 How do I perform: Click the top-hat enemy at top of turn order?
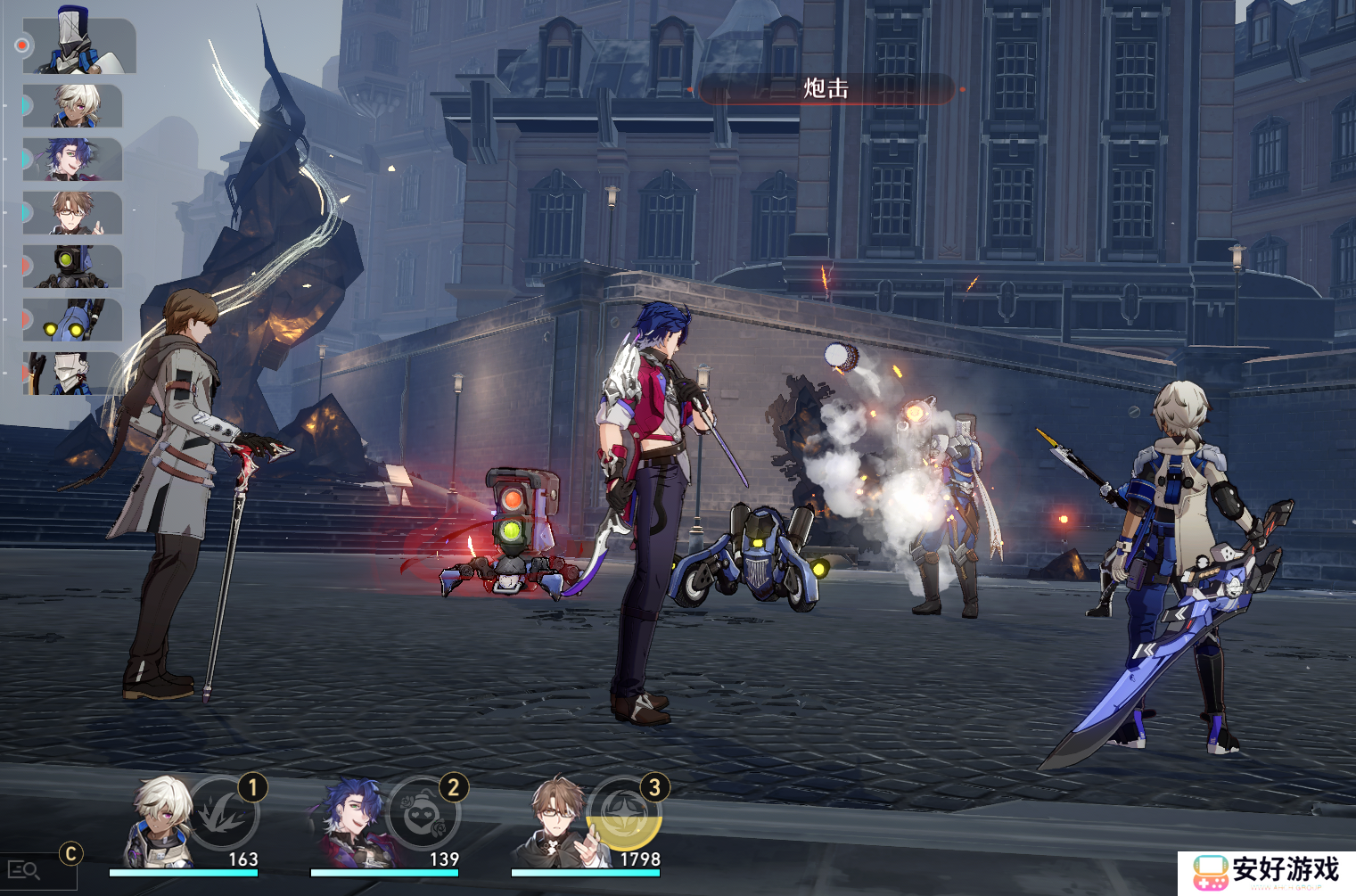[x=80, y=43]
